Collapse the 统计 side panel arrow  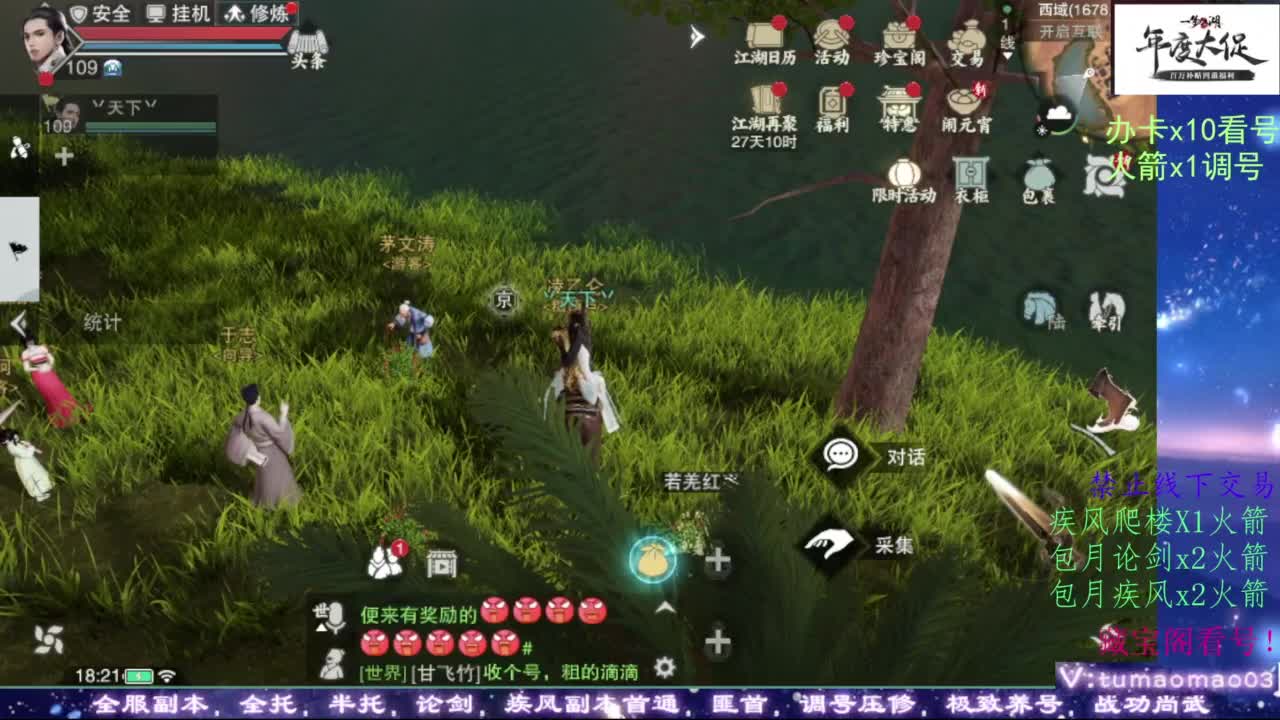click(x=16, y=321)
